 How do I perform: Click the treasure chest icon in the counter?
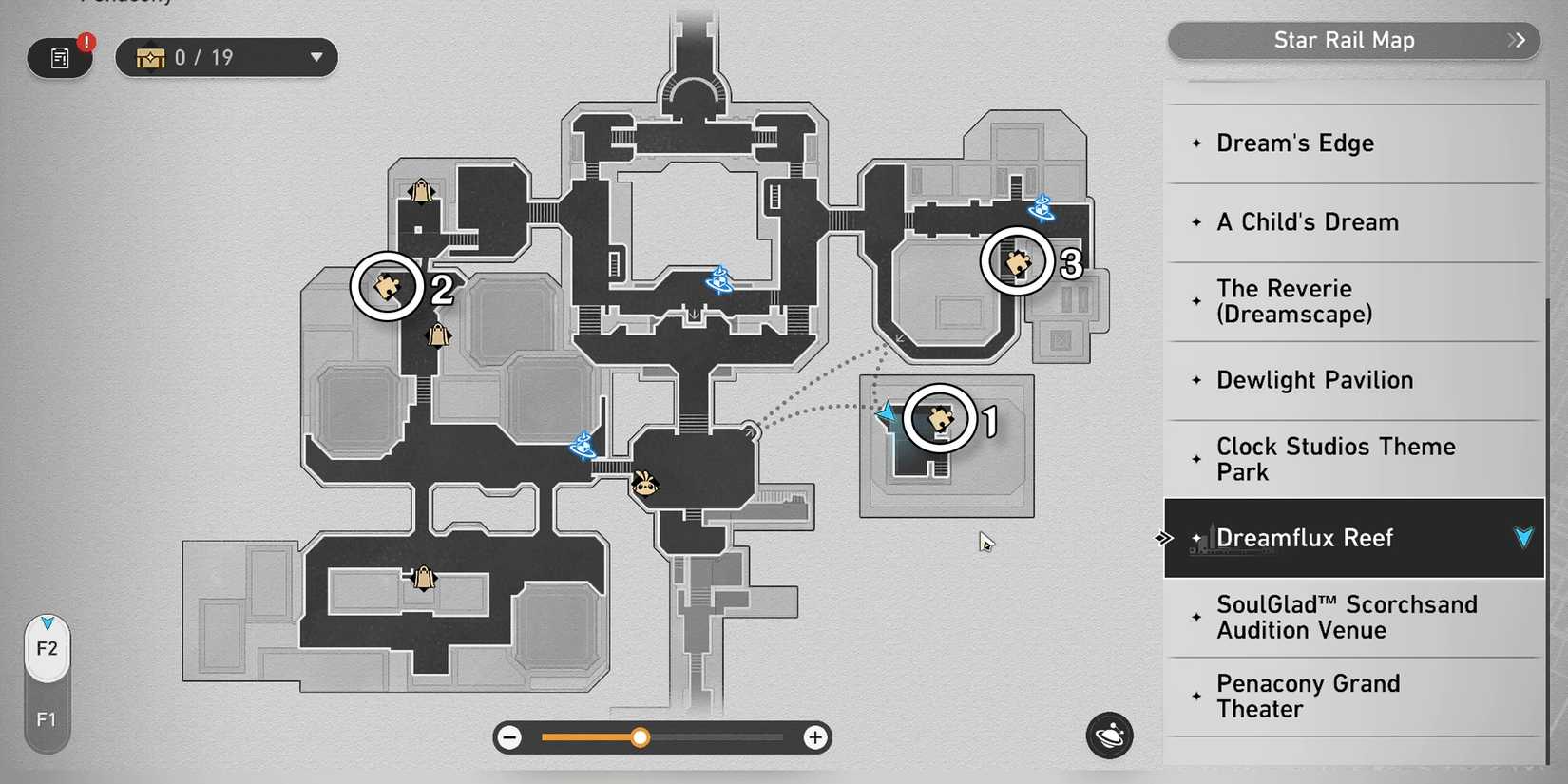151,57
